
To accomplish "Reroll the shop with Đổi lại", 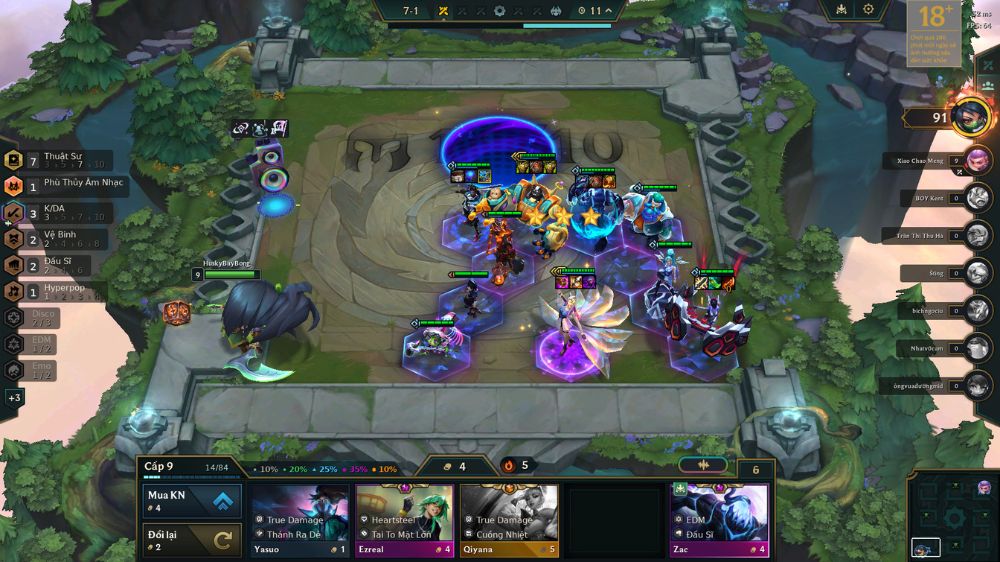I will click(190, 540).
